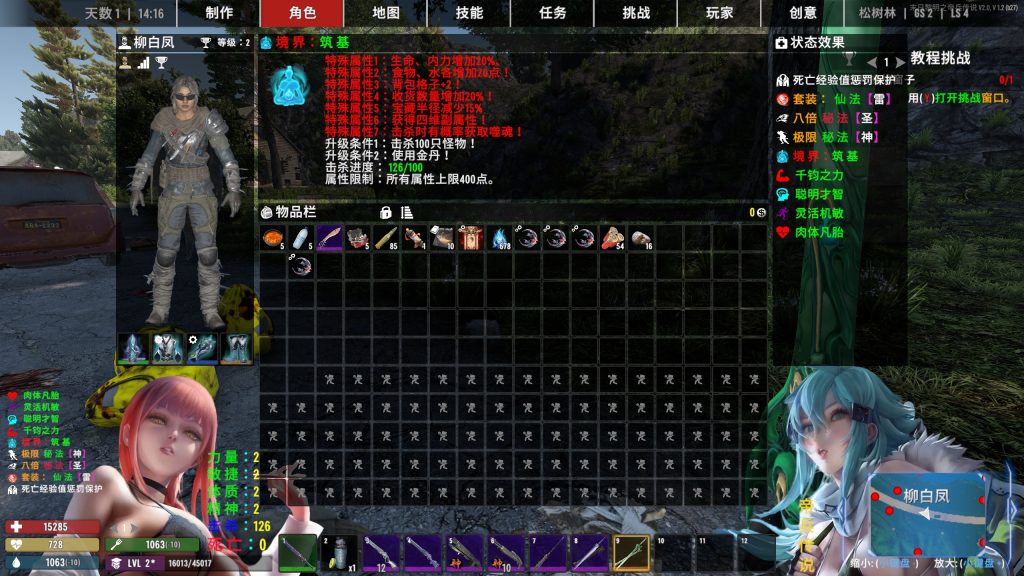This screenshot has height=576, width=1024.
Task: Select the purple machete inventory slot
Action: coord(330,238)
